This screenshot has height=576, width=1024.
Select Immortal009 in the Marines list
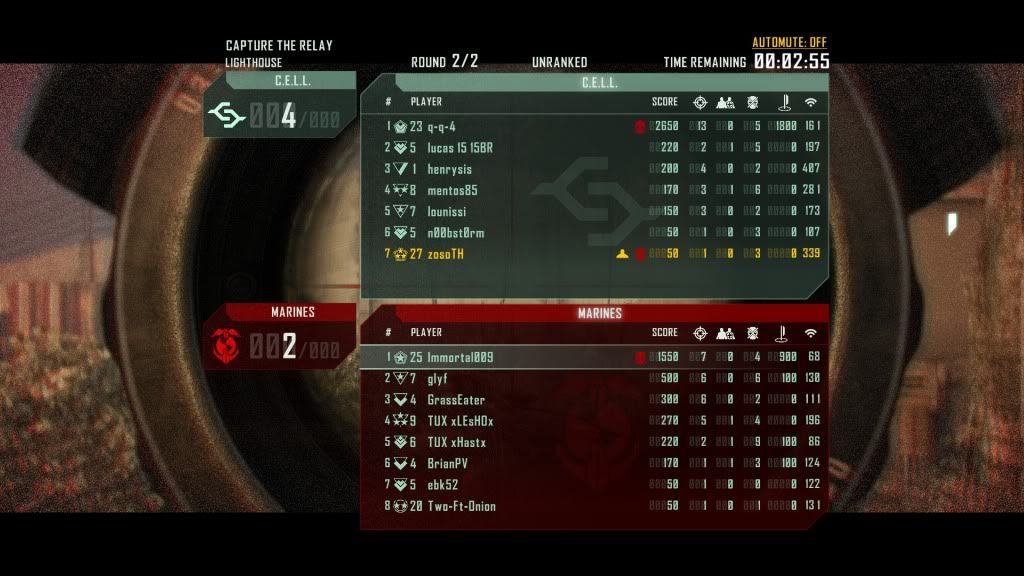coord(460,357)
